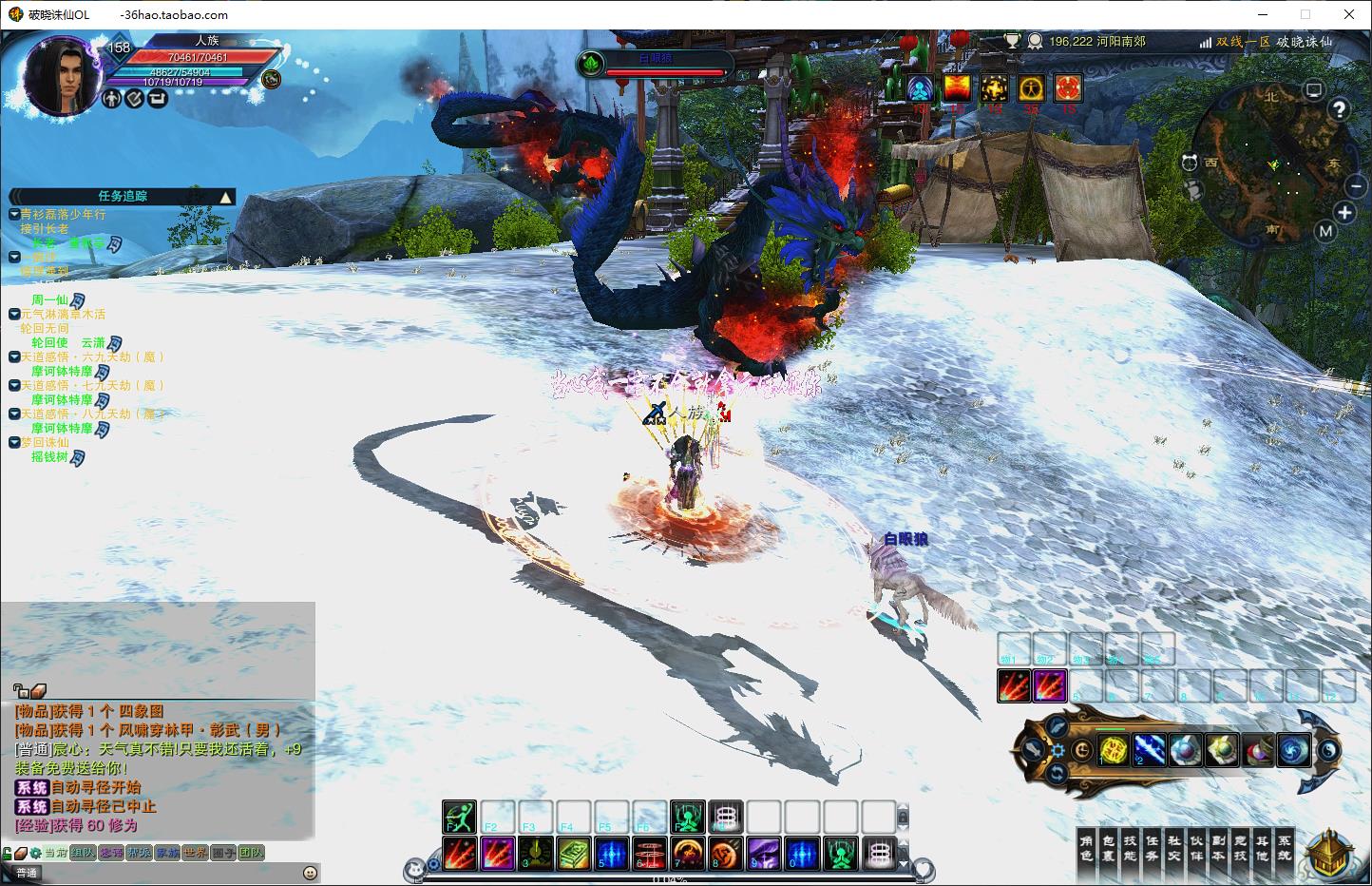Click the question mark help button

click(x=1339, y=109)
